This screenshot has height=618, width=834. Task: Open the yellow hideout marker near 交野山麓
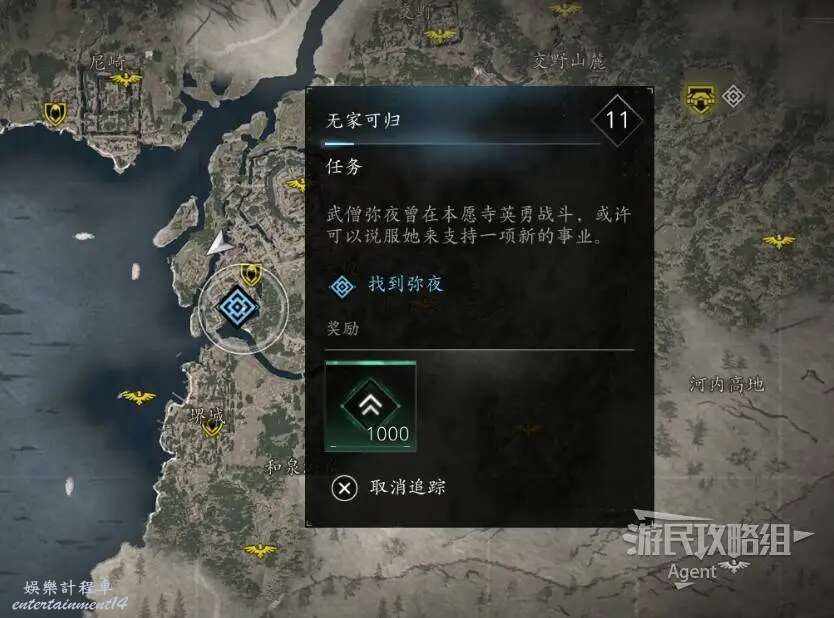pyautogui.click(x=699, y=97)
